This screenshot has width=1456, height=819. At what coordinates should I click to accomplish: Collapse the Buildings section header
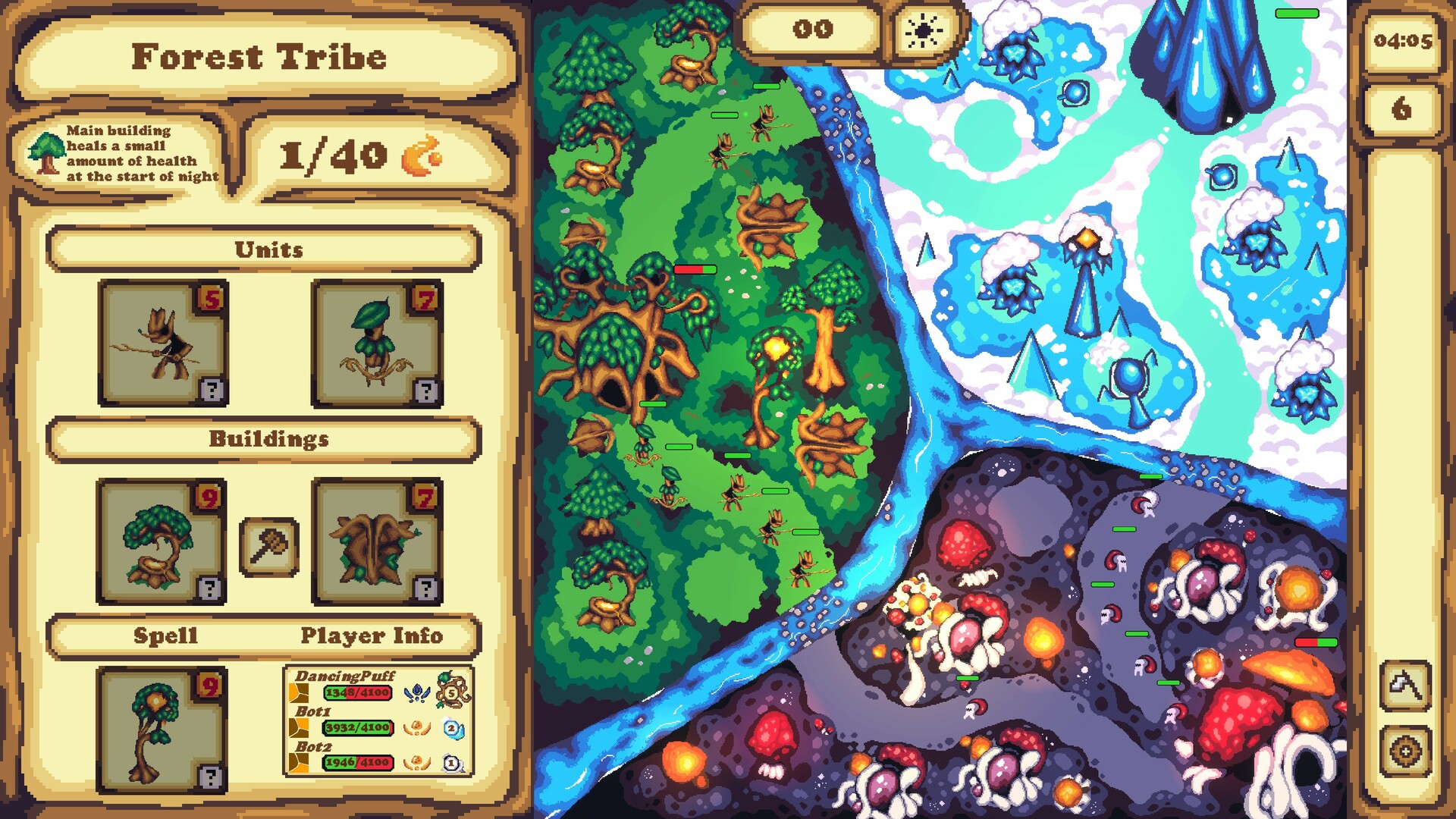click(267, 438)
